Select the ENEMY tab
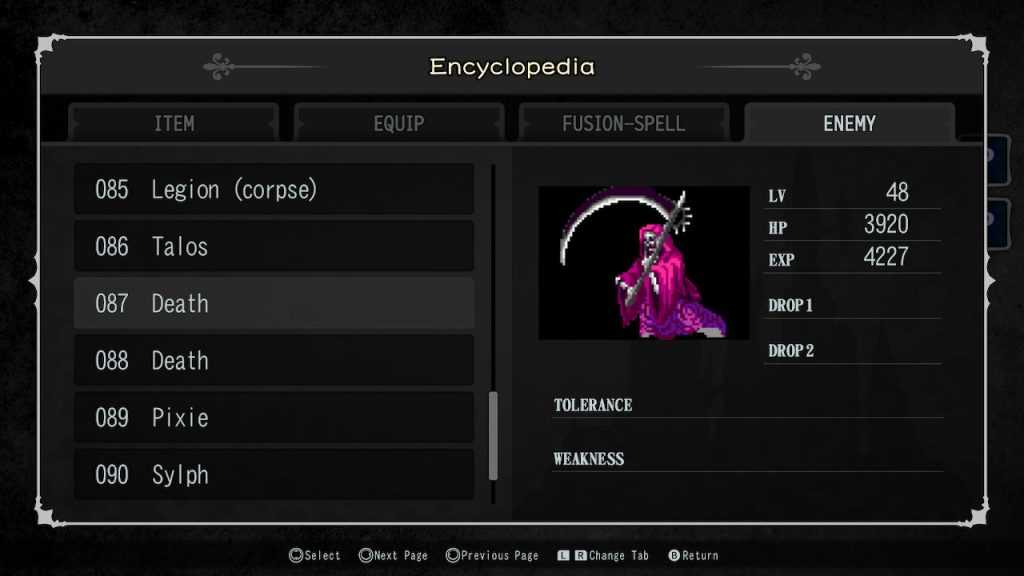This screenshot has height=576, width=1024. [849, 124]
